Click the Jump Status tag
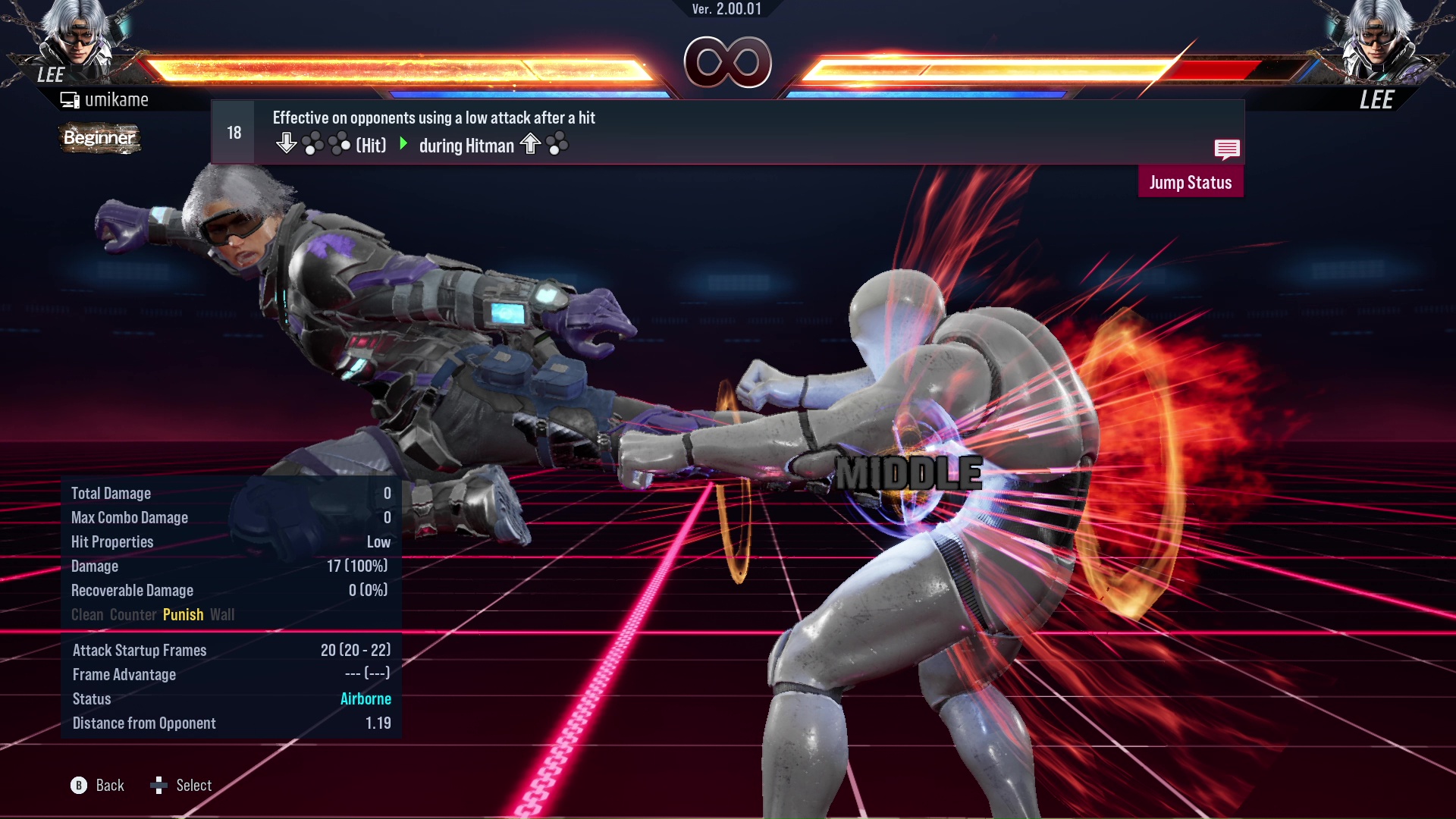1456x819 pixels. 1190,183
